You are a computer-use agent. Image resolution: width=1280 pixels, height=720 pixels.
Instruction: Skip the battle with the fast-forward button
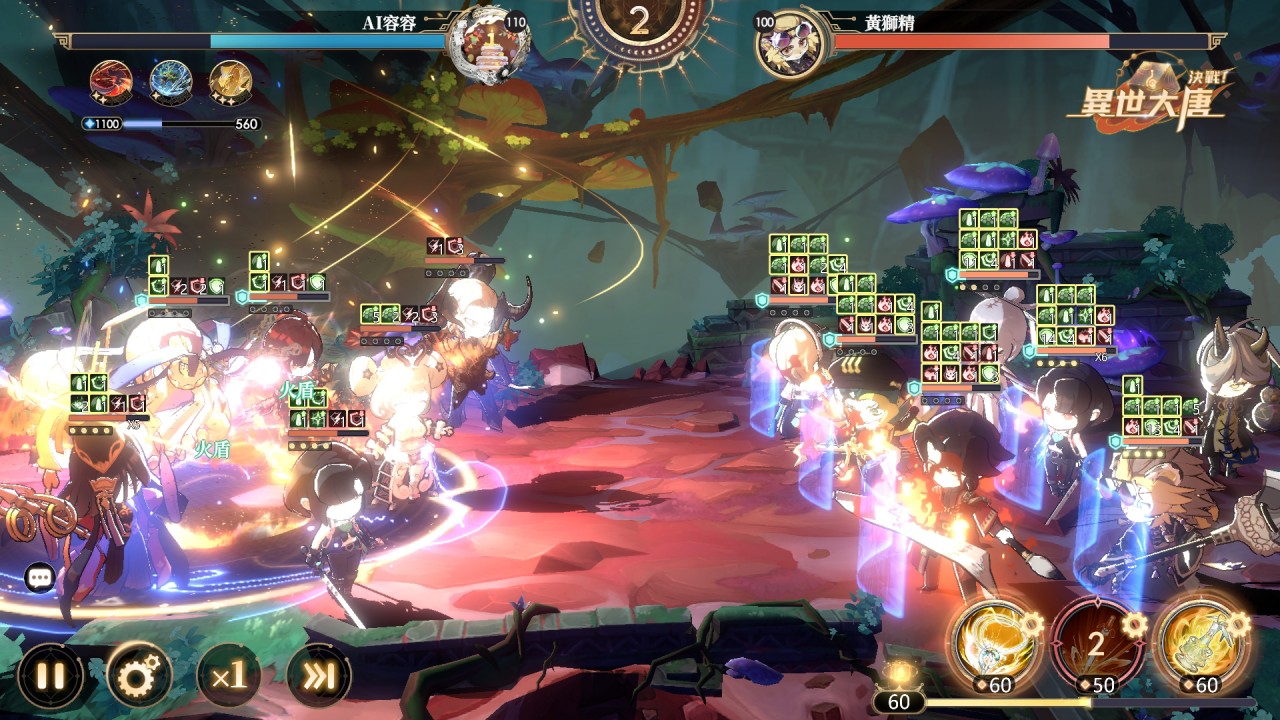point(319,677)
